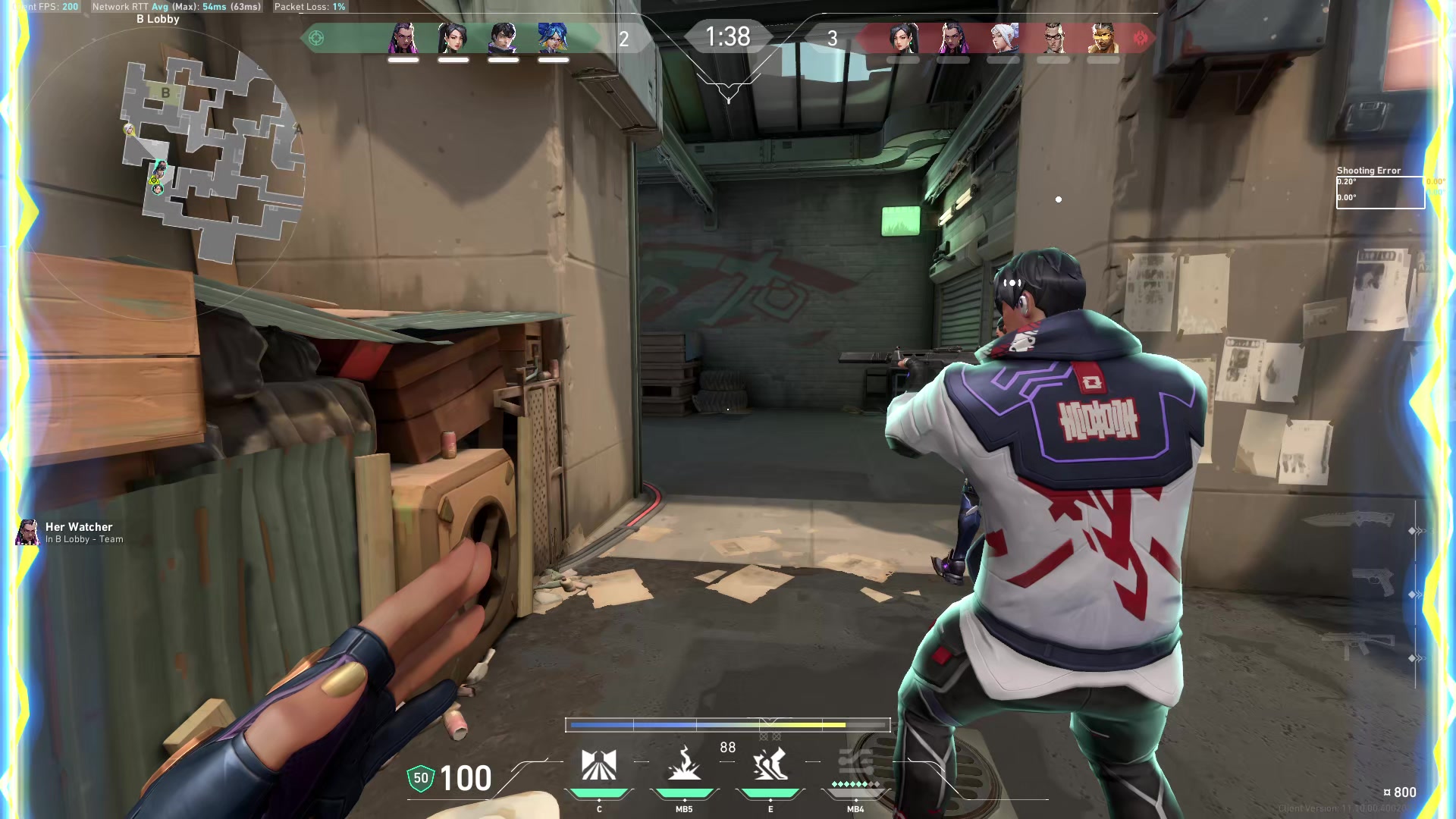Trigger the High Gear sprint ability
The image size is (1456, 819).
(770, 764)
